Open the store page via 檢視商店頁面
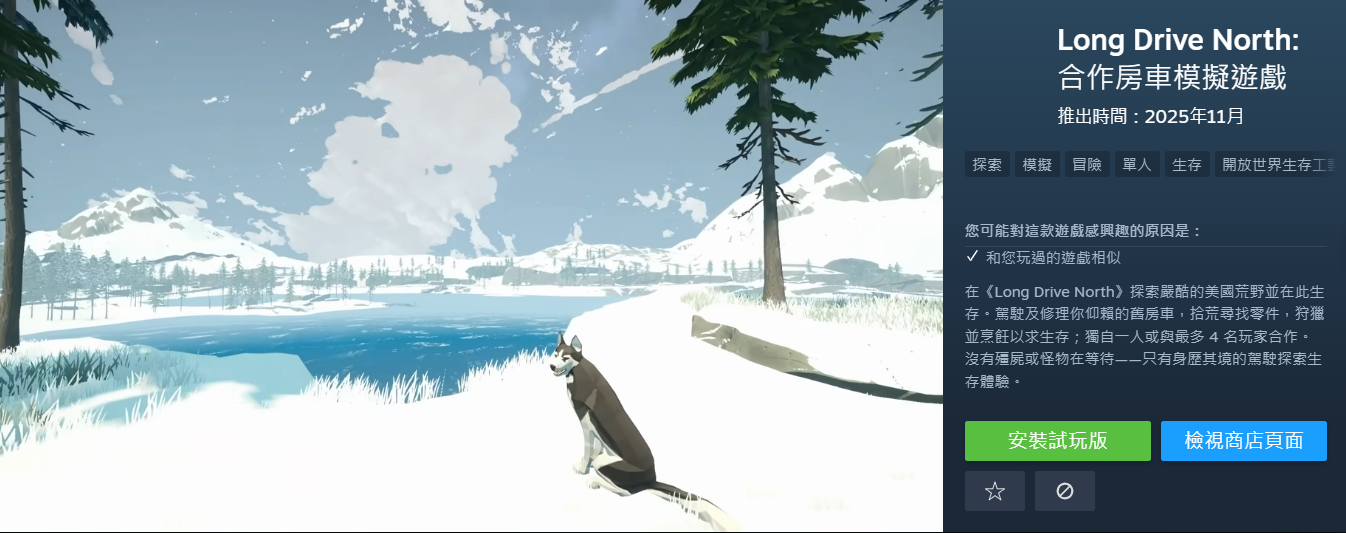1346x533 pixels. click(1243, 441)
